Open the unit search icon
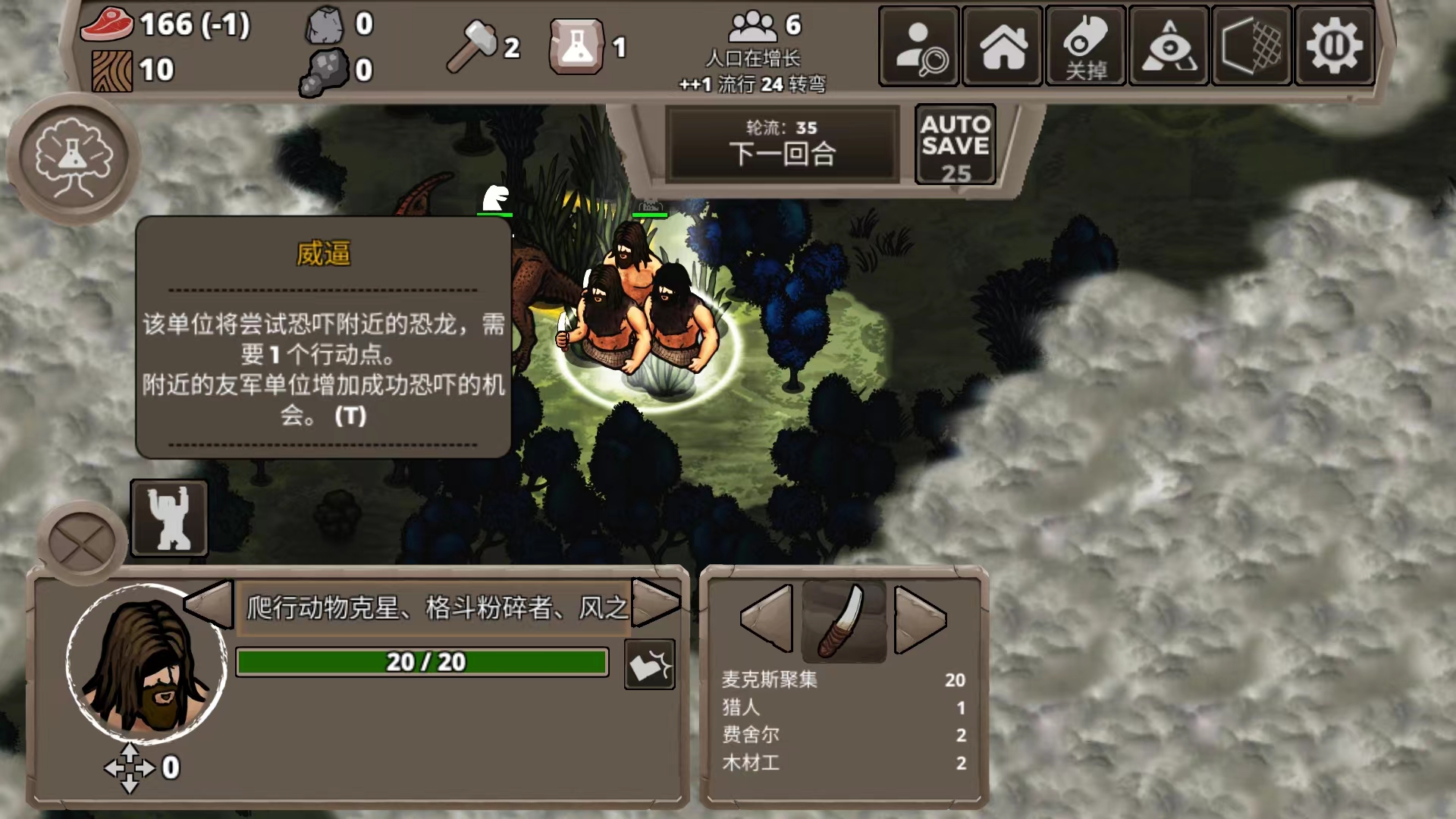1456x819 pixels. [918, 47]
